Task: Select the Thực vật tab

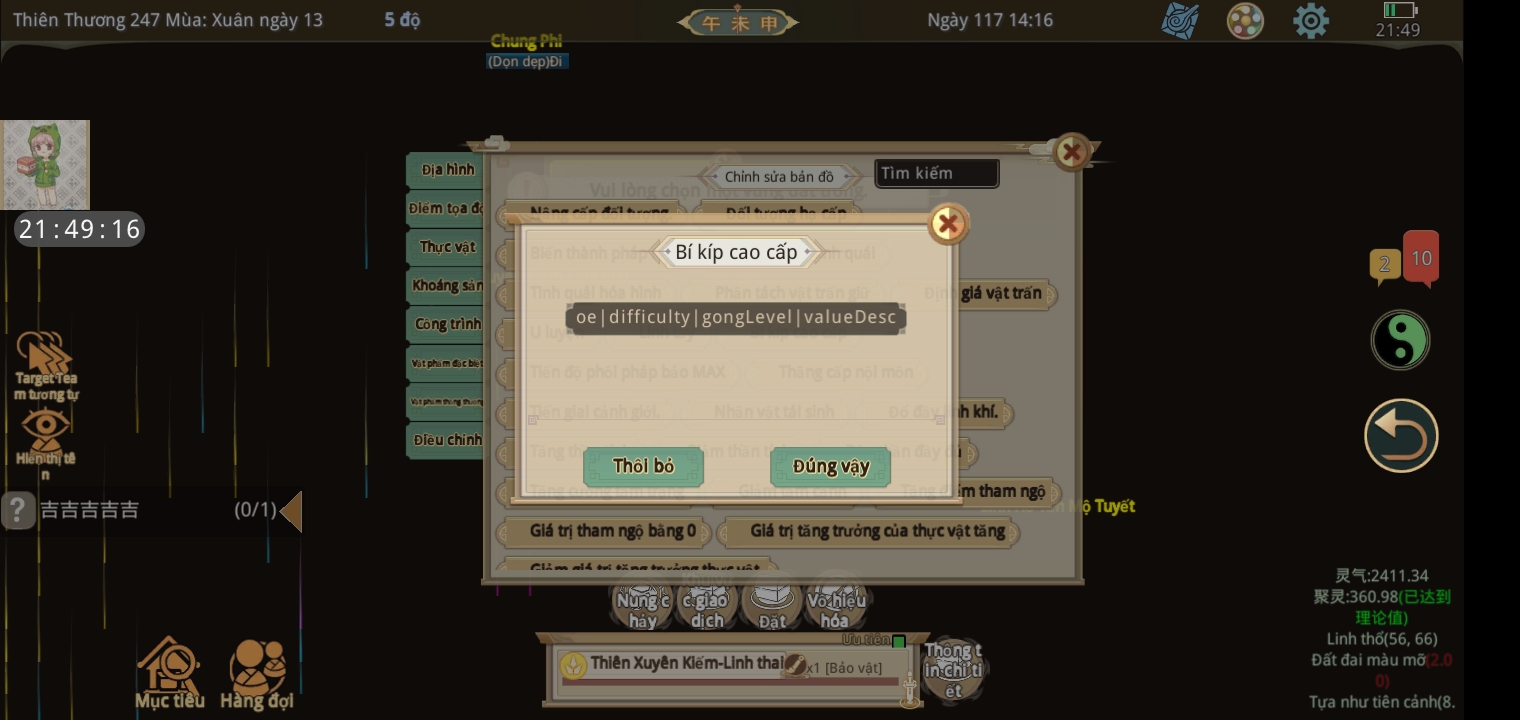Action: [446, 247]
